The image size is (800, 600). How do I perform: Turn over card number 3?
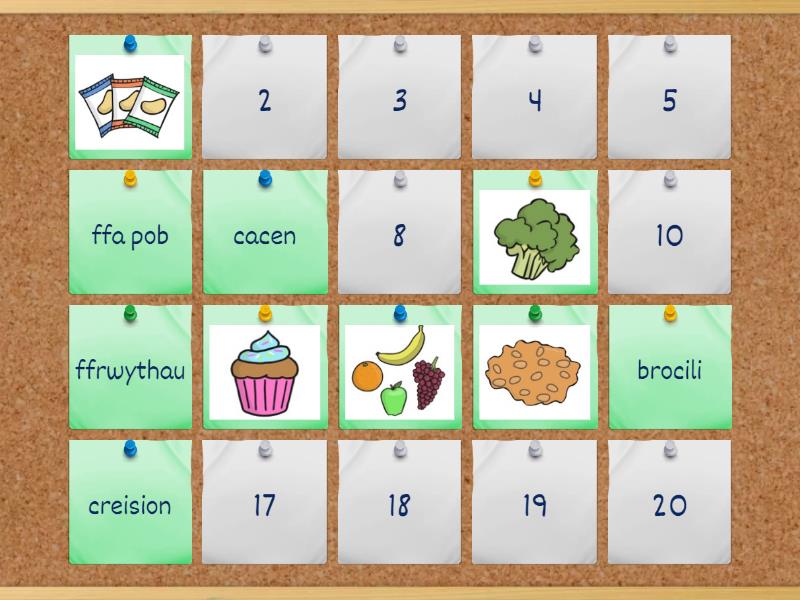(399, 98)
